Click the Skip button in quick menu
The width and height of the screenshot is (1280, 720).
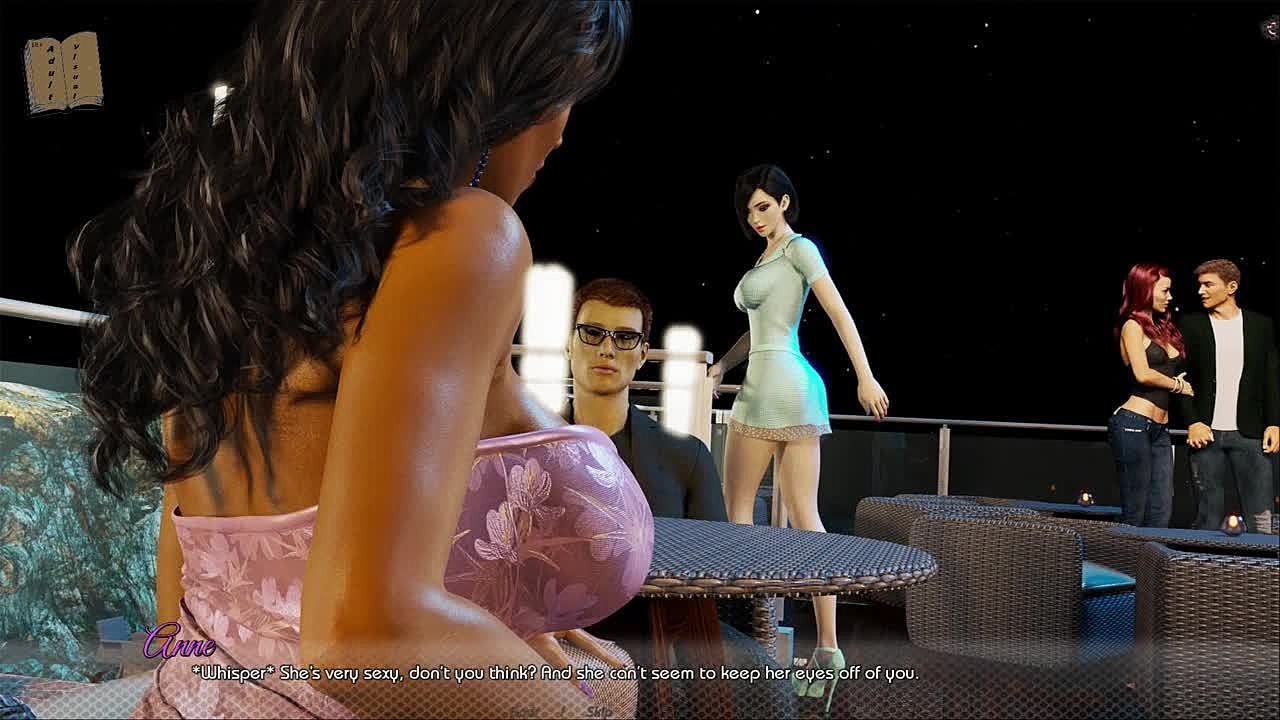pos(599,712)
